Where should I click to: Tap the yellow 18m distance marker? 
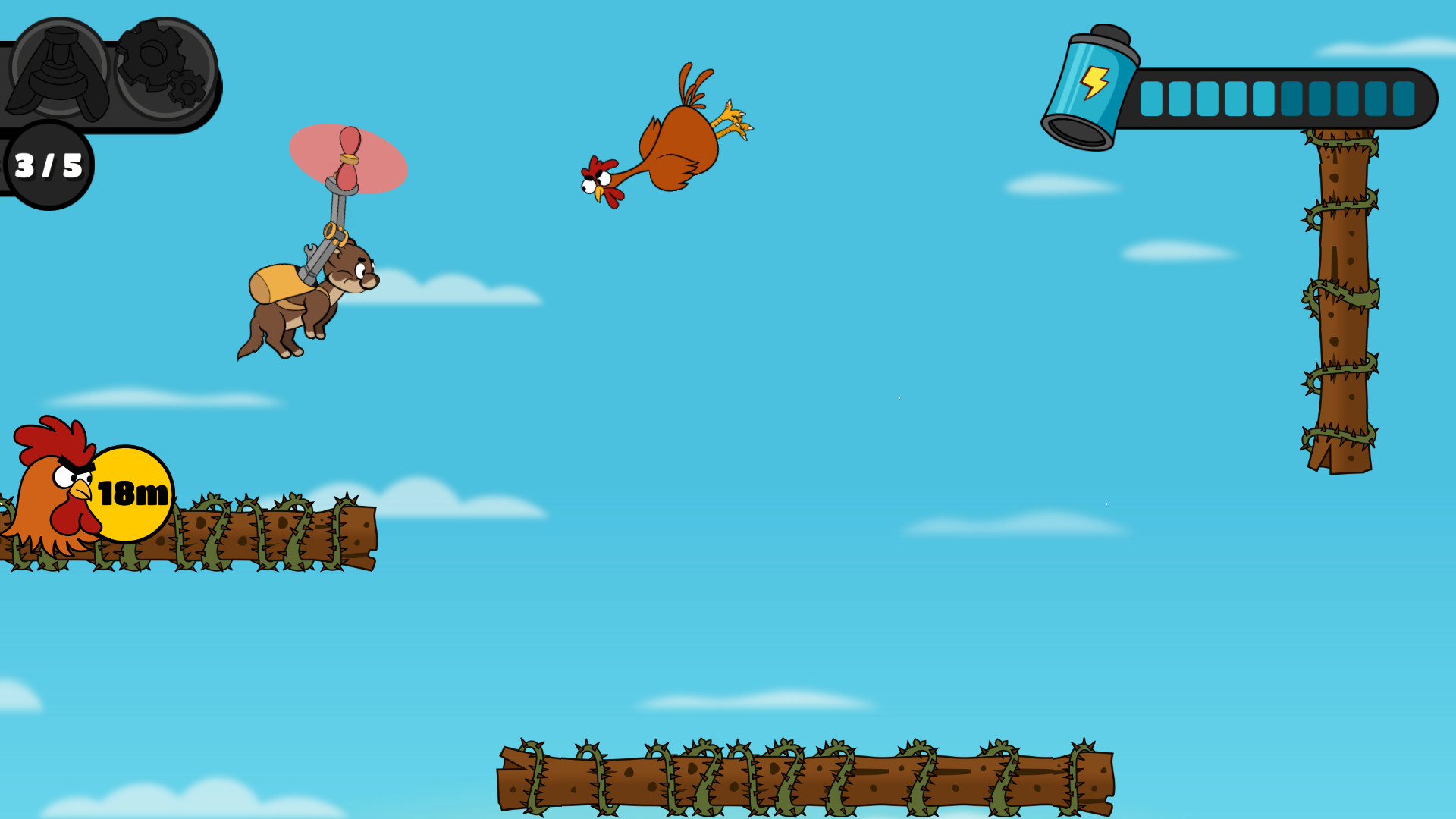[x=130, y=493]
